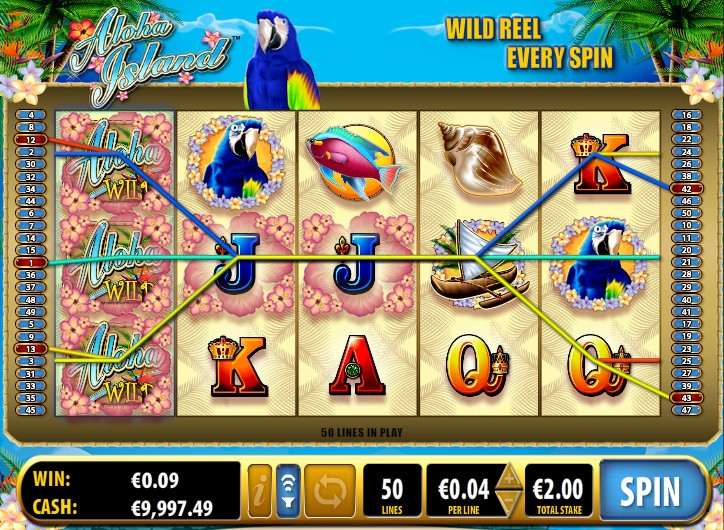The height and width of the screenshot is (530, 724).
Task: Toggle the sound icon button
Action: pos(288,491)
